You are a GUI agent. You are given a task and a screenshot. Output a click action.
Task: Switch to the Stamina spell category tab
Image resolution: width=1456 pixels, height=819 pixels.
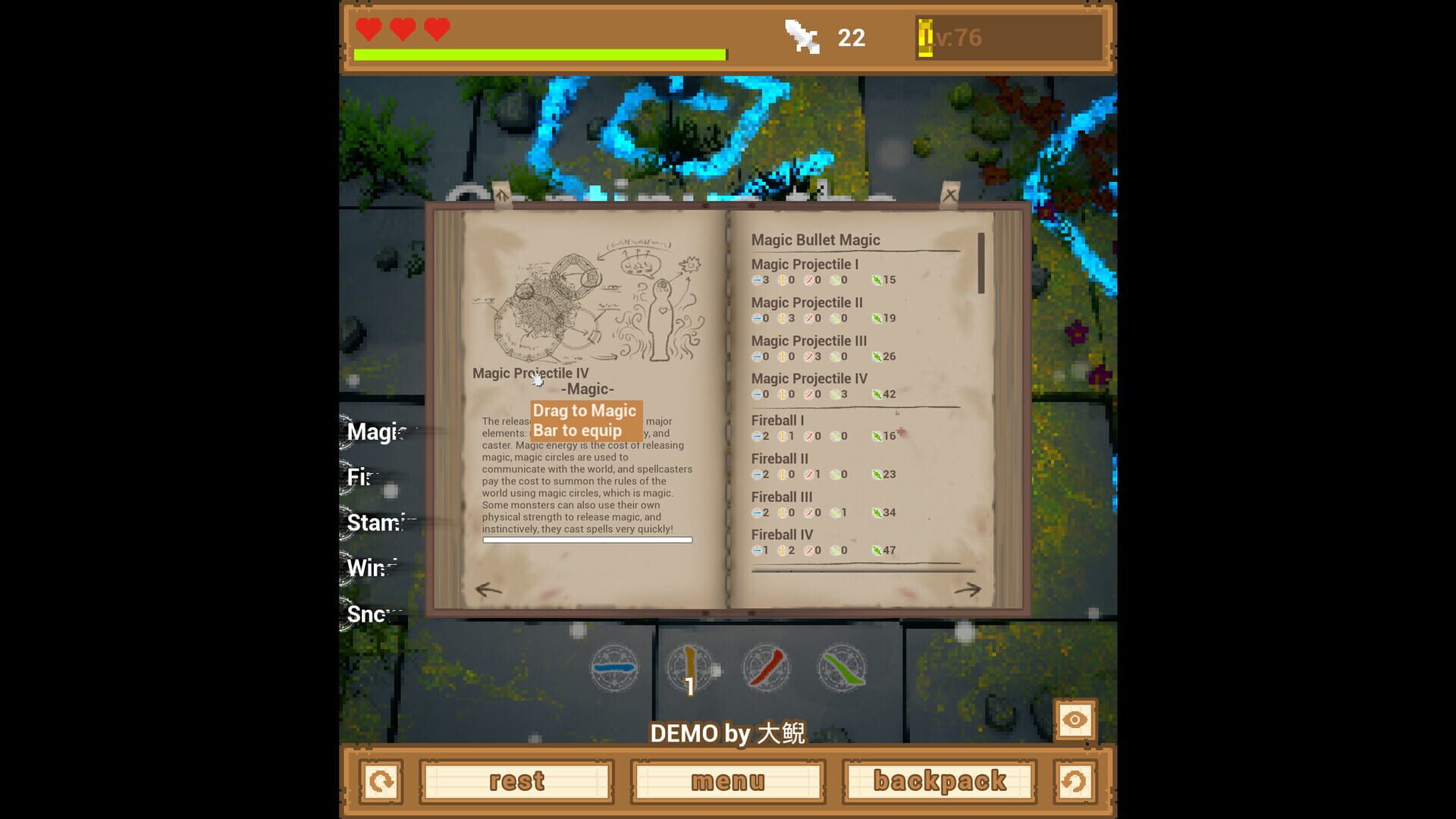coord(377,523)
